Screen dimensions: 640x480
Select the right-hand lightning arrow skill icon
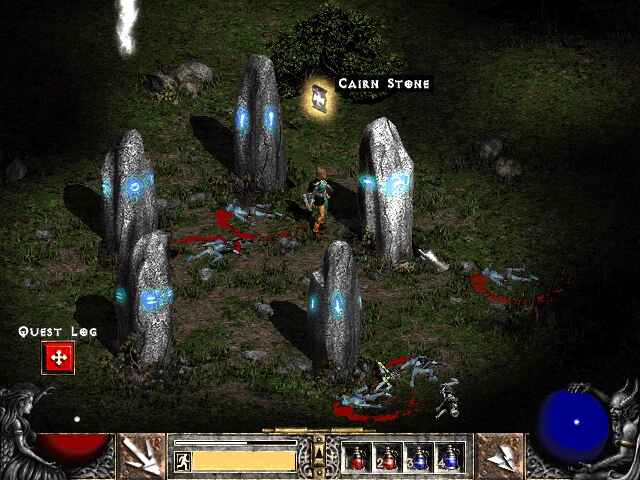[500, 456]
